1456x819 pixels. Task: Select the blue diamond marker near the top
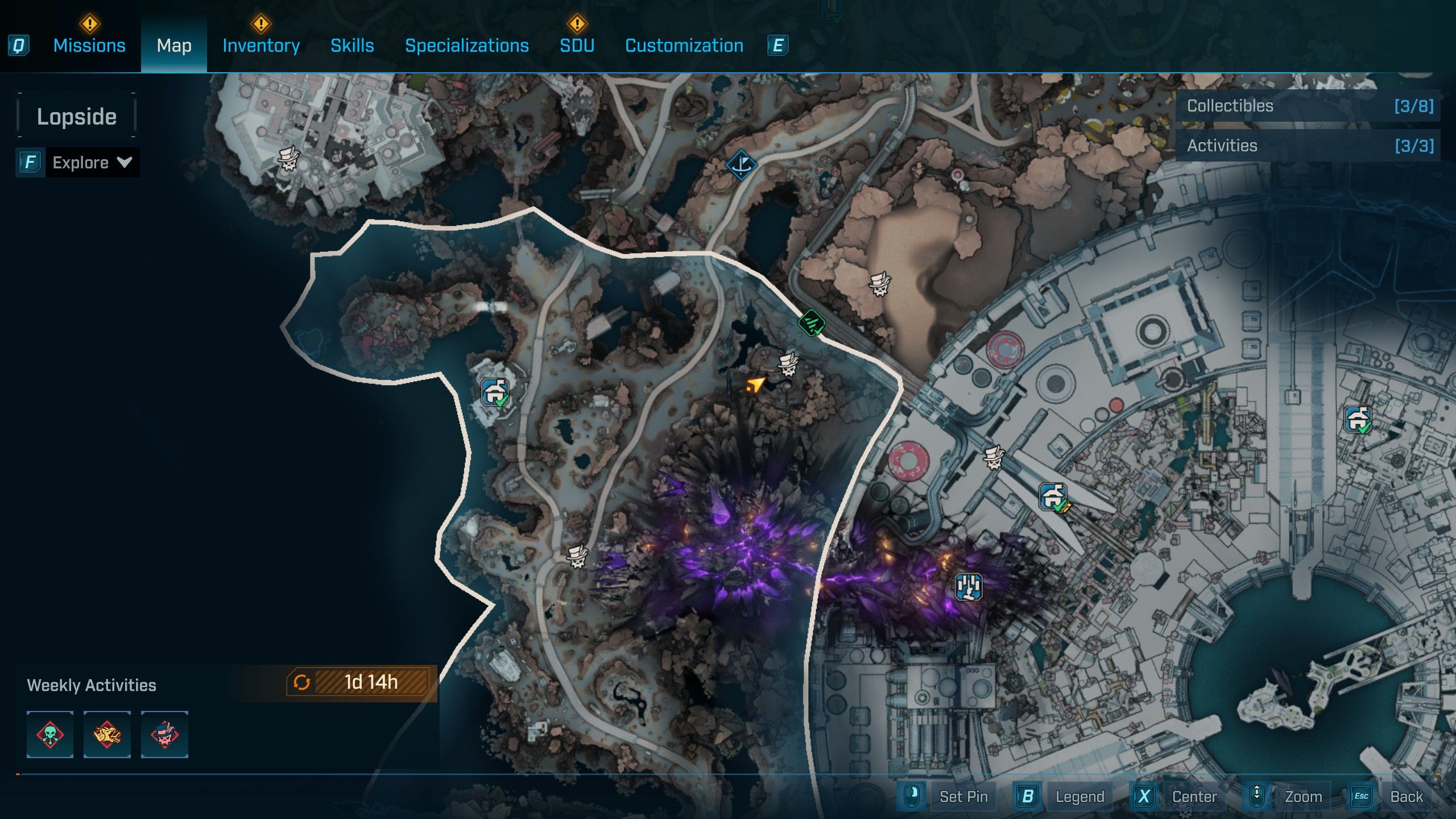click(x=741, y=165)
